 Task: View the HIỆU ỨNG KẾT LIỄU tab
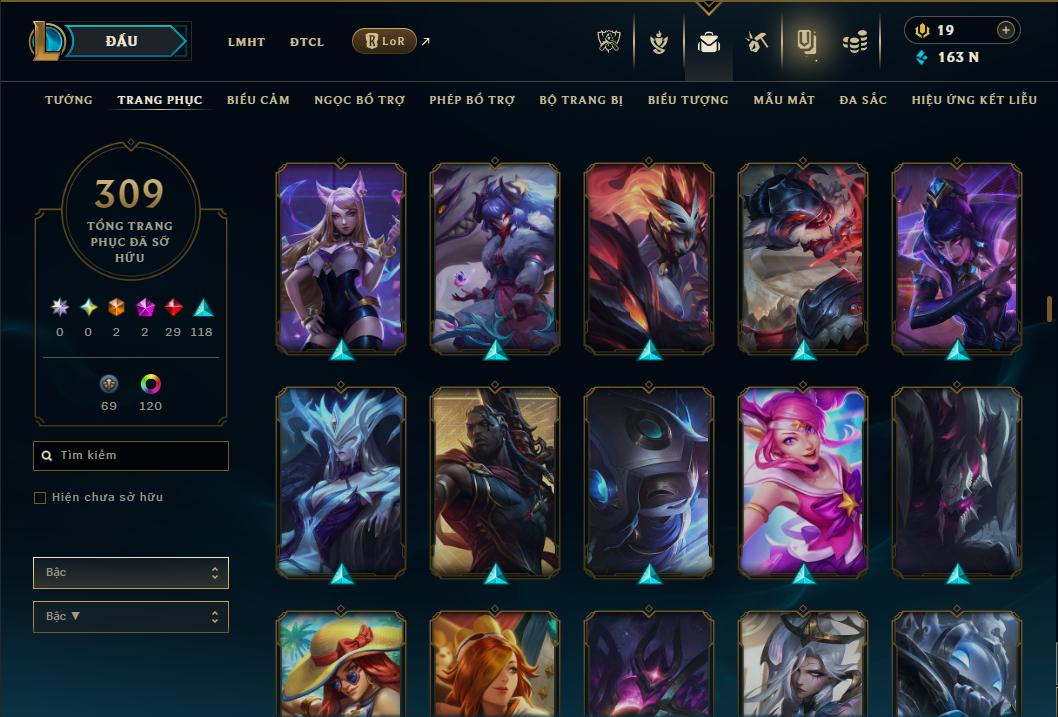(974, 100)
